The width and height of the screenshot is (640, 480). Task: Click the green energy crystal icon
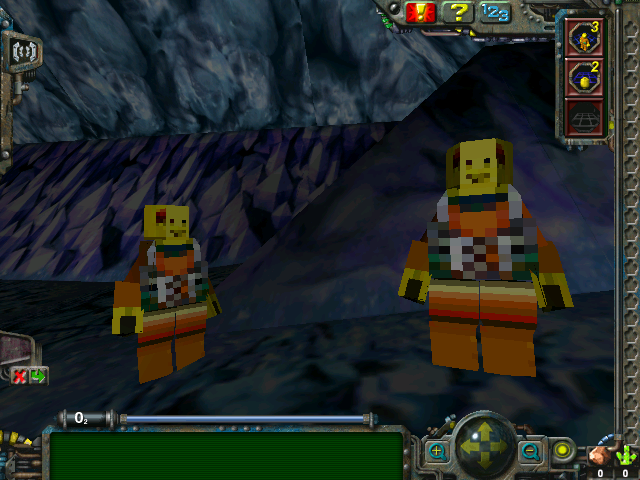pos(626,455)
